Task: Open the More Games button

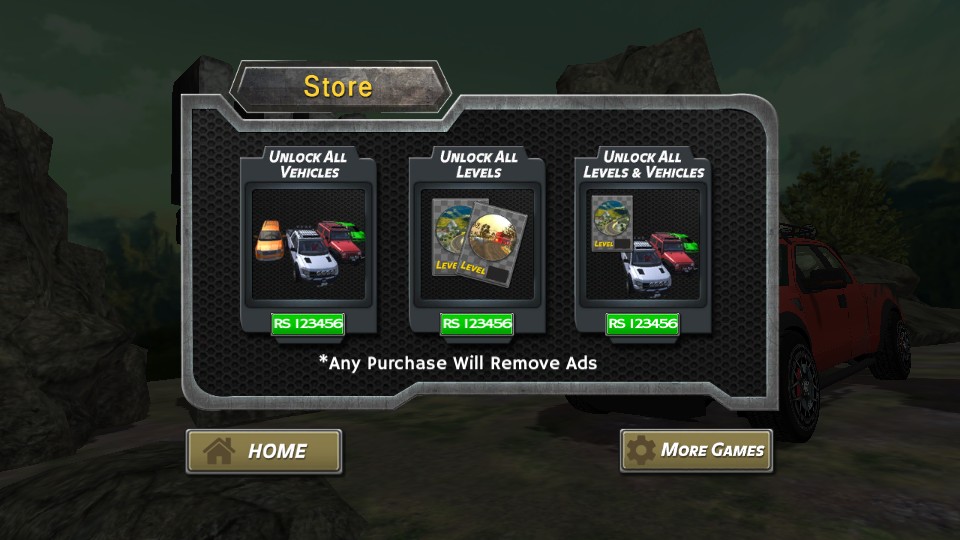Action: (x=696, y=450)
